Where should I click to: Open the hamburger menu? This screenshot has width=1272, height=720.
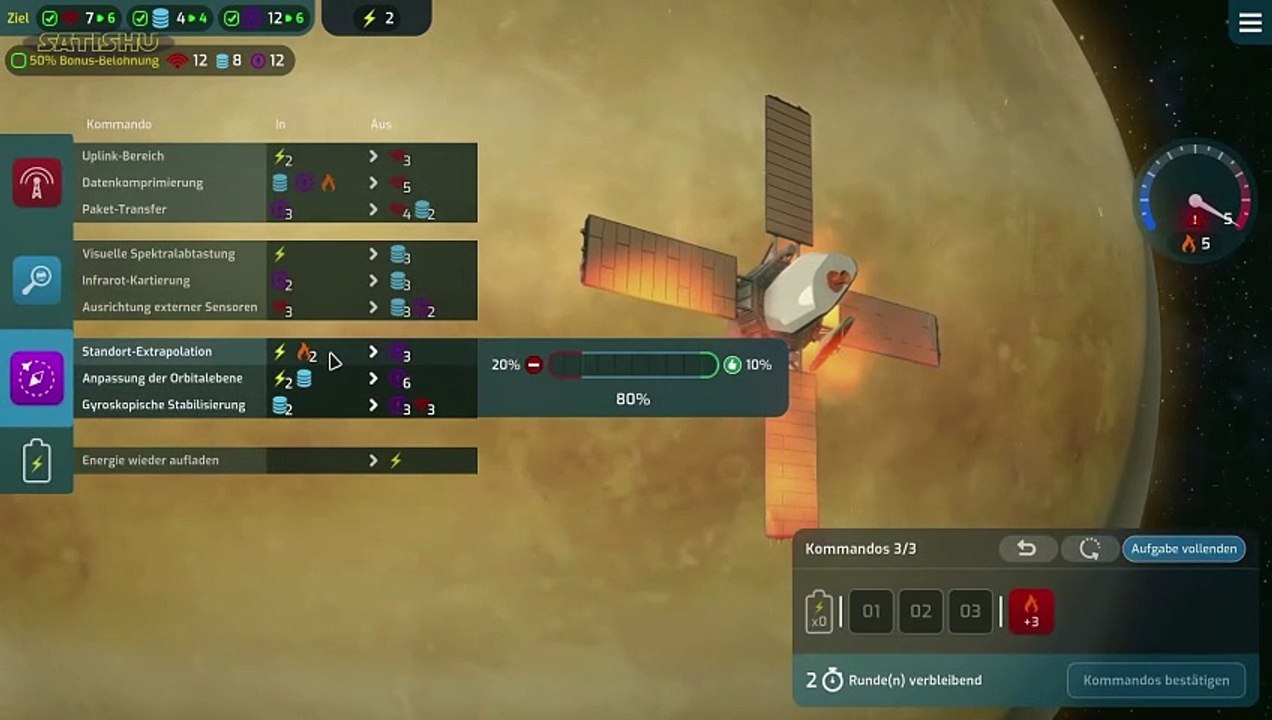(1250, 23)
